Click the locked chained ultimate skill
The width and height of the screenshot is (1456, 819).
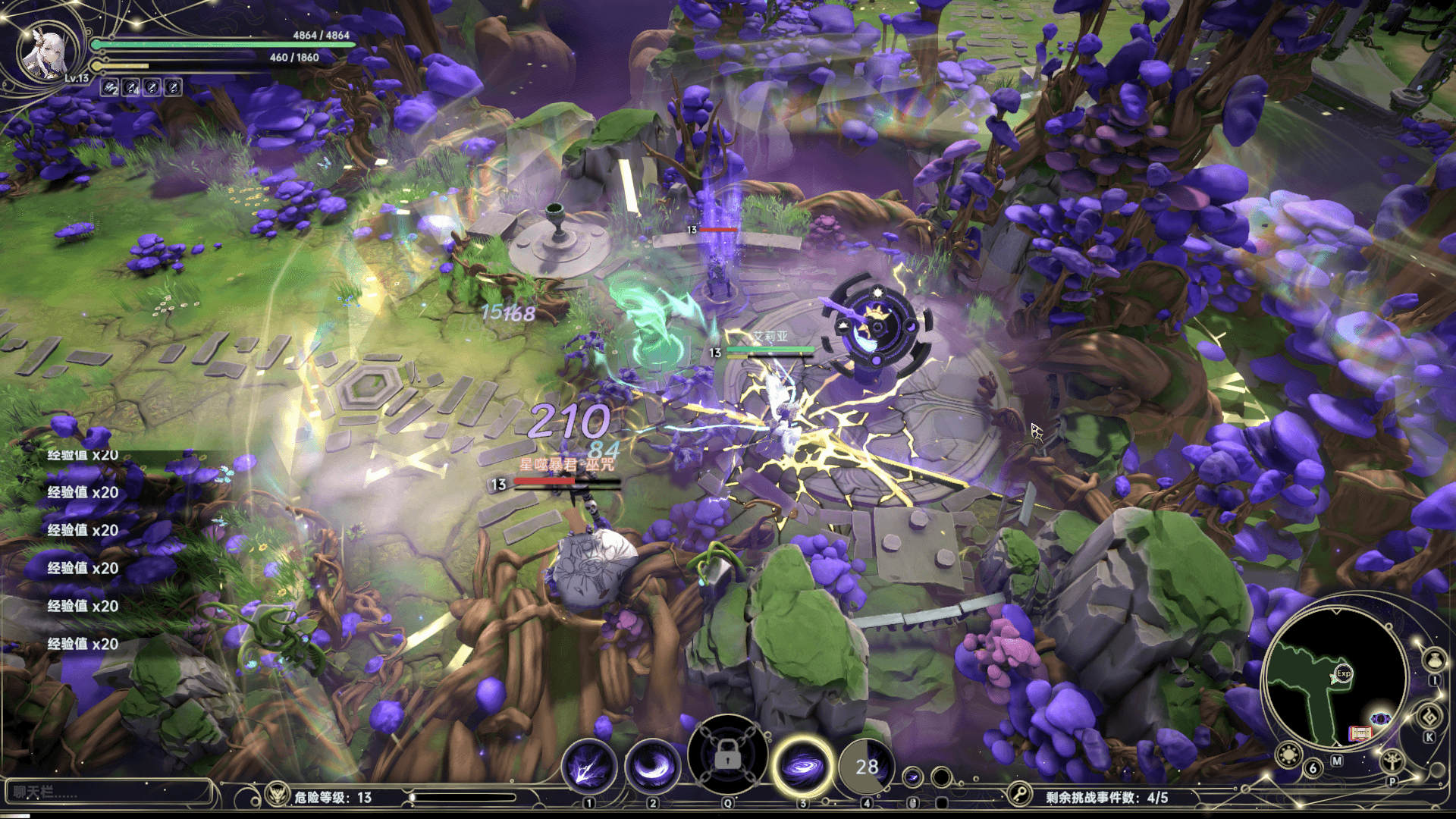(727, 755)
